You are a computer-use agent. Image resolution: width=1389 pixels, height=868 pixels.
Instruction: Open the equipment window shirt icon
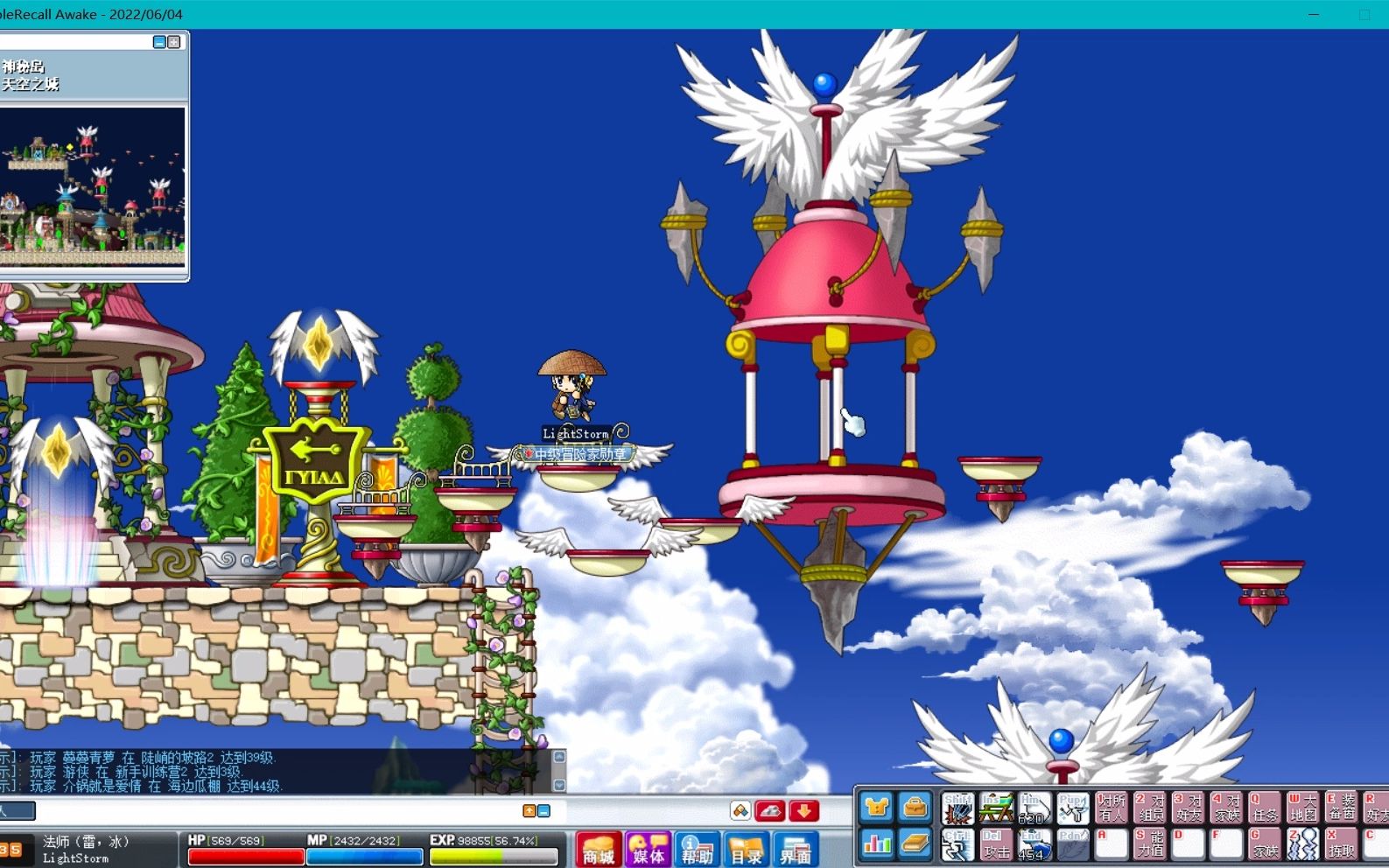(x=876, y=808)
